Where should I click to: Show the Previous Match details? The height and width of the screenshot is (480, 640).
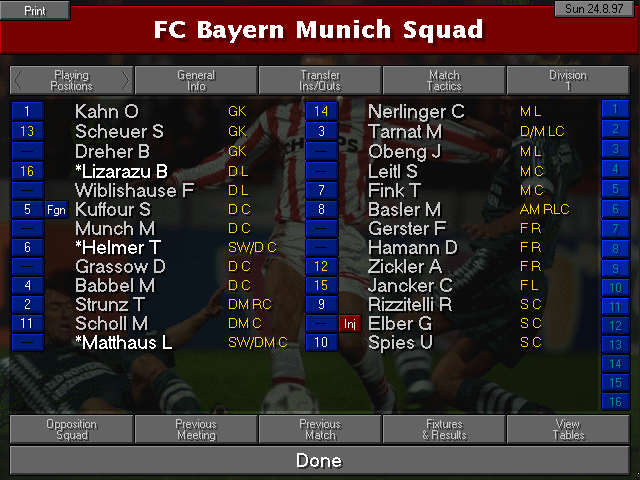point(320,430)
